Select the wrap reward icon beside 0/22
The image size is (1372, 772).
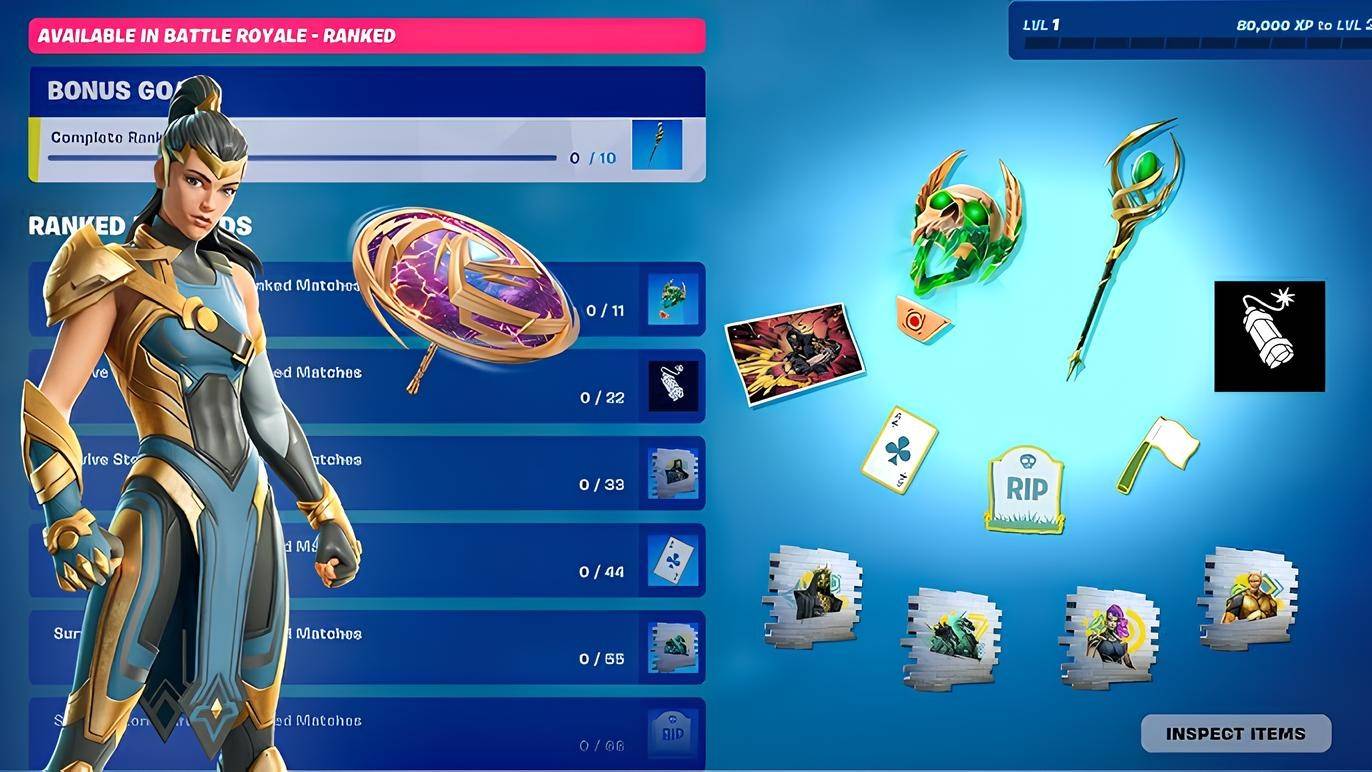pyautogui.click(x=670, y=385)
